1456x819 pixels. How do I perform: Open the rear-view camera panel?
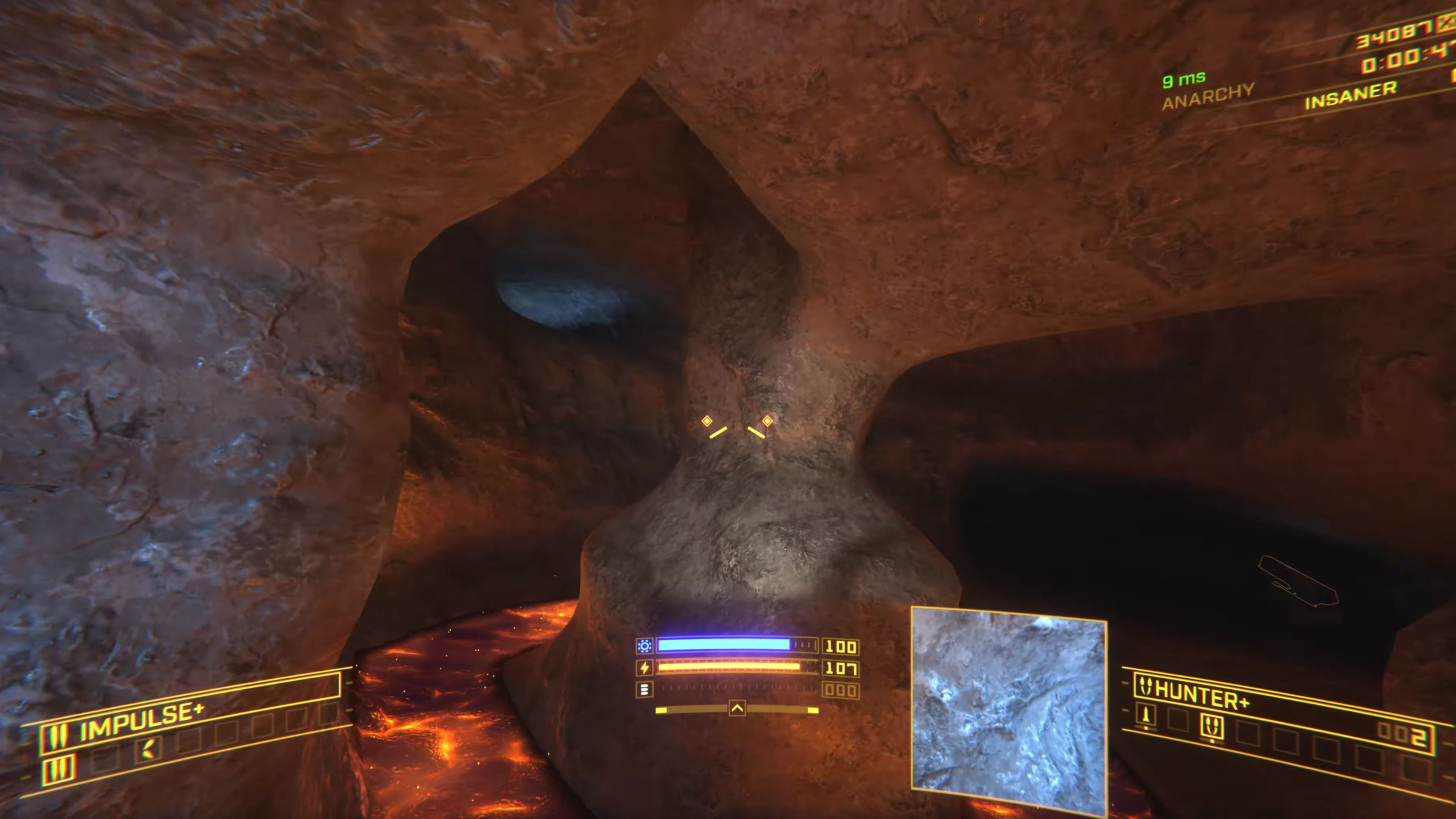pyautogui.click(x=1009, y=710)
